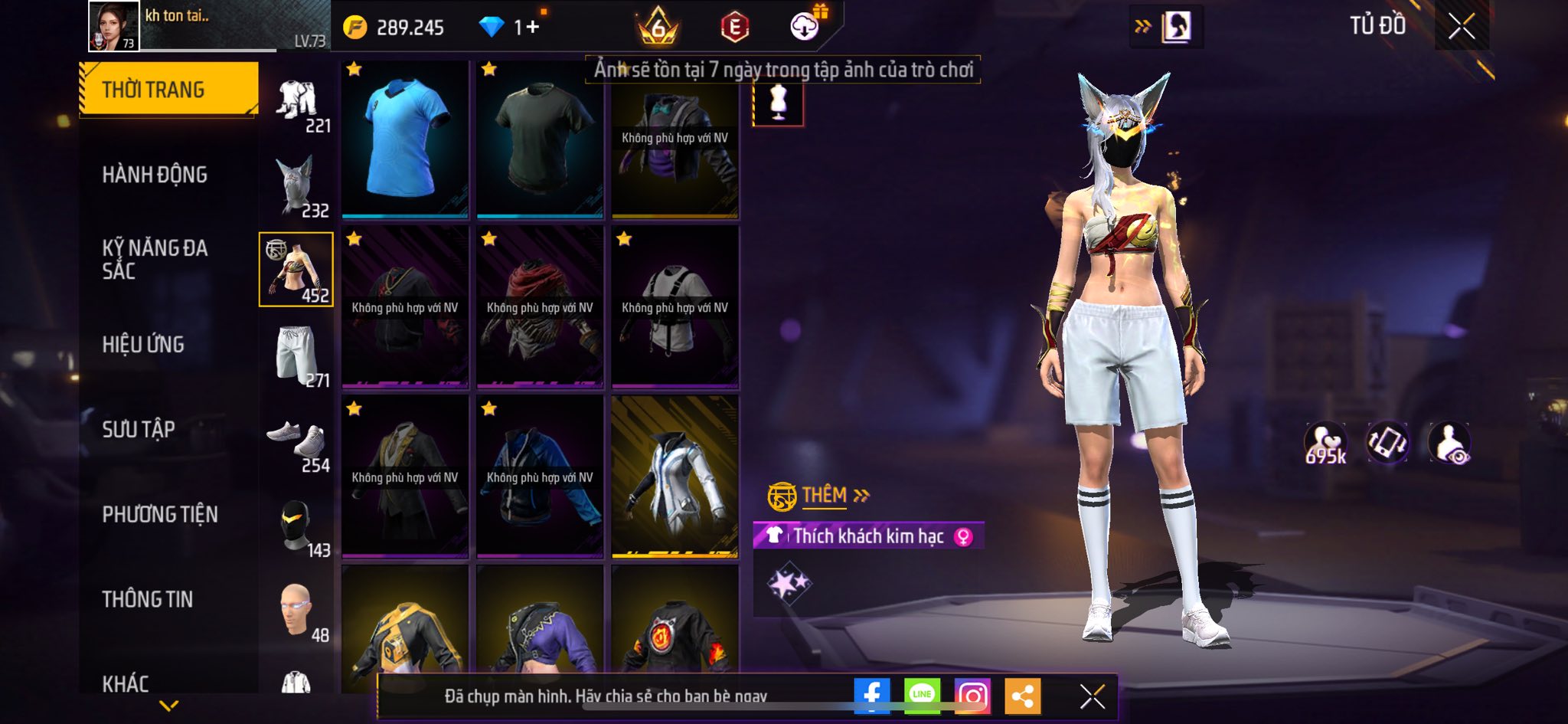This screenshot has width=1568, height=724.
Task: Select the white shorts category icon
Action: pos(297,355)
